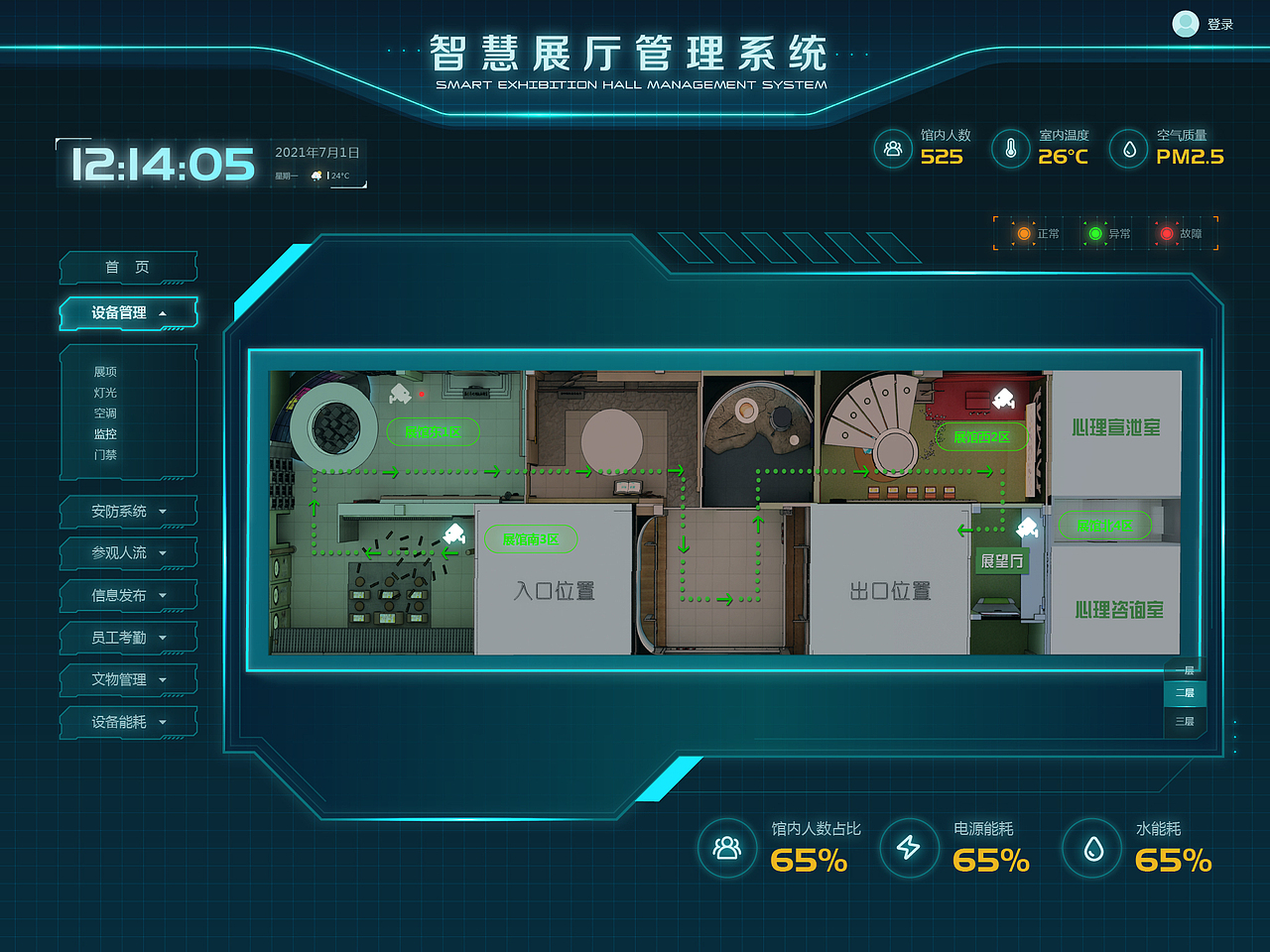Open the 首页 home page
Image resolution: width=1270 pixels, height=952 pixels.
coord(128,267)
